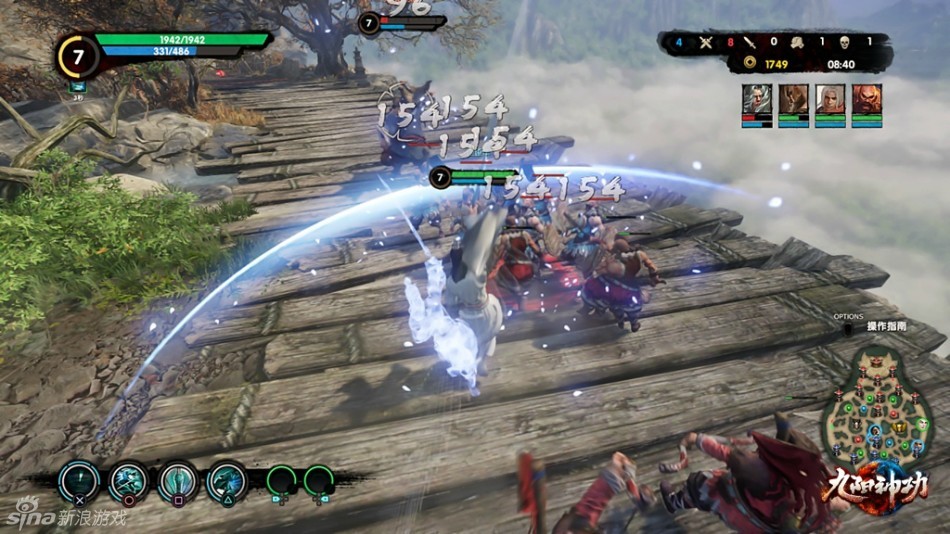This screenshot has height=534, width=950.
Task: Click the crossed swords team score icon
Action: 706,42
